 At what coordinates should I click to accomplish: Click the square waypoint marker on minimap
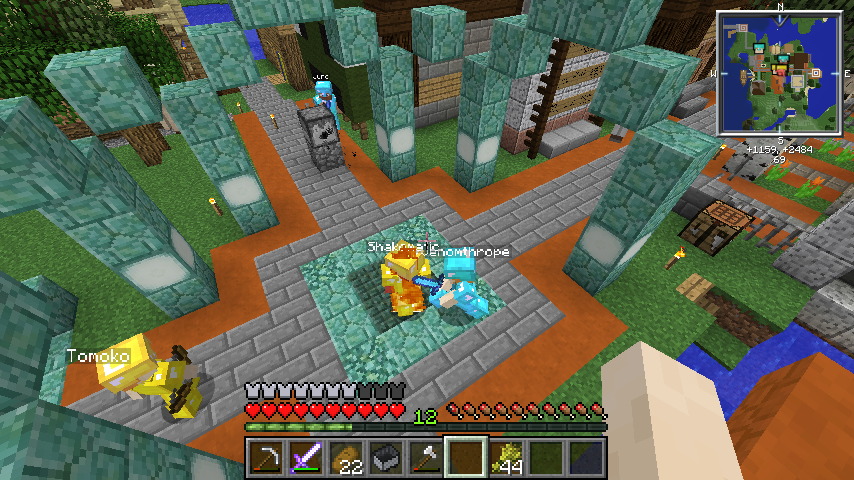point(817,72)
